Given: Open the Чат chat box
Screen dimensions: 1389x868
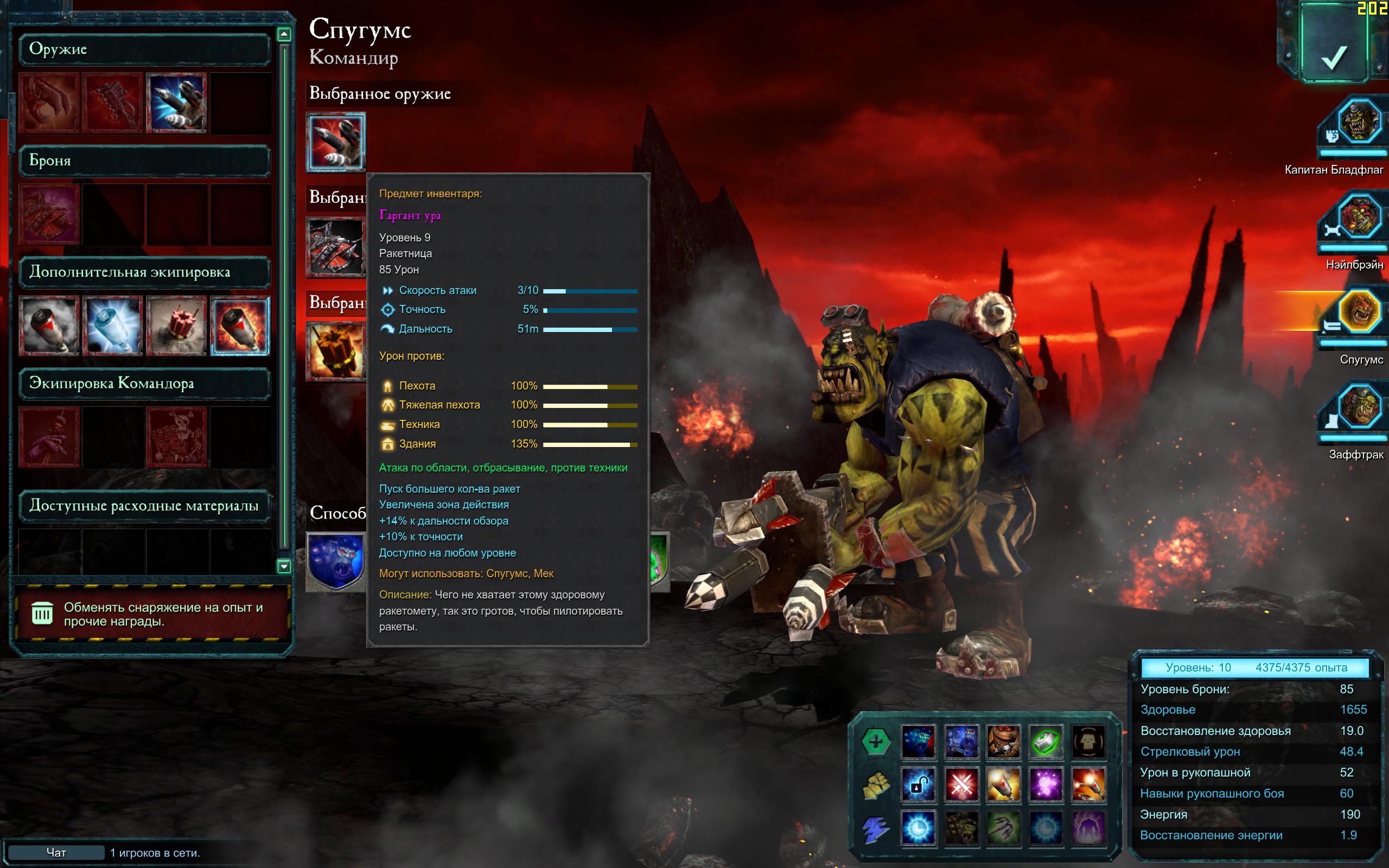Looking at the screenshot, I should [x=56, y=852].
